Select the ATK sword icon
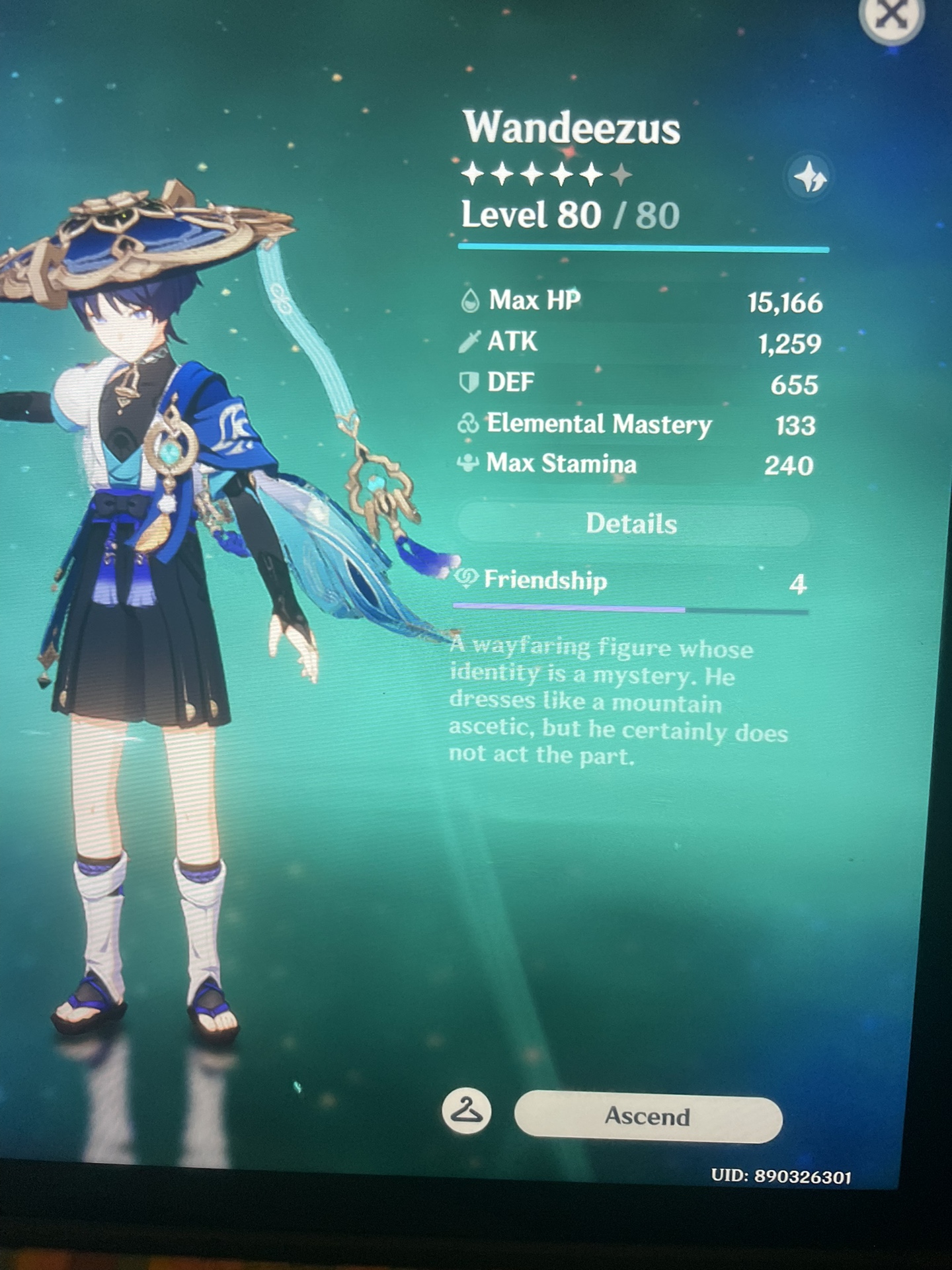Viewport: 952px width, 1270px height. (471, 342)
